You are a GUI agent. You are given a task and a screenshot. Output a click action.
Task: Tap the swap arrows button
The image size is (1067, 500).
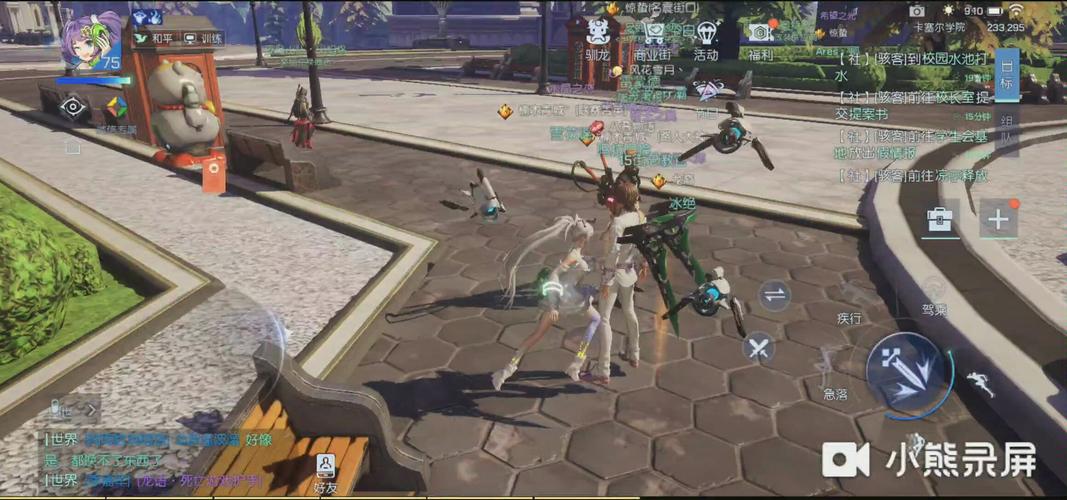pos(774,294)
